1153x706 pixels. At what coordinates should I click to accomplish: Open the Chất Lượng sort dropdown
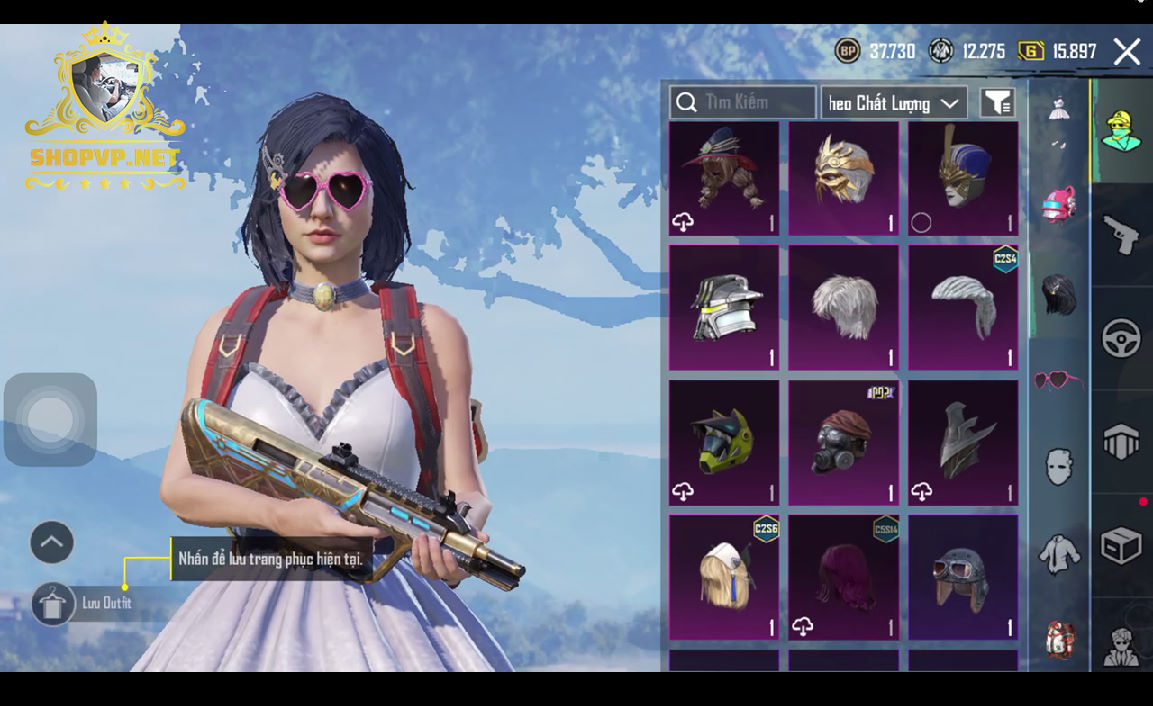point(894,102)
